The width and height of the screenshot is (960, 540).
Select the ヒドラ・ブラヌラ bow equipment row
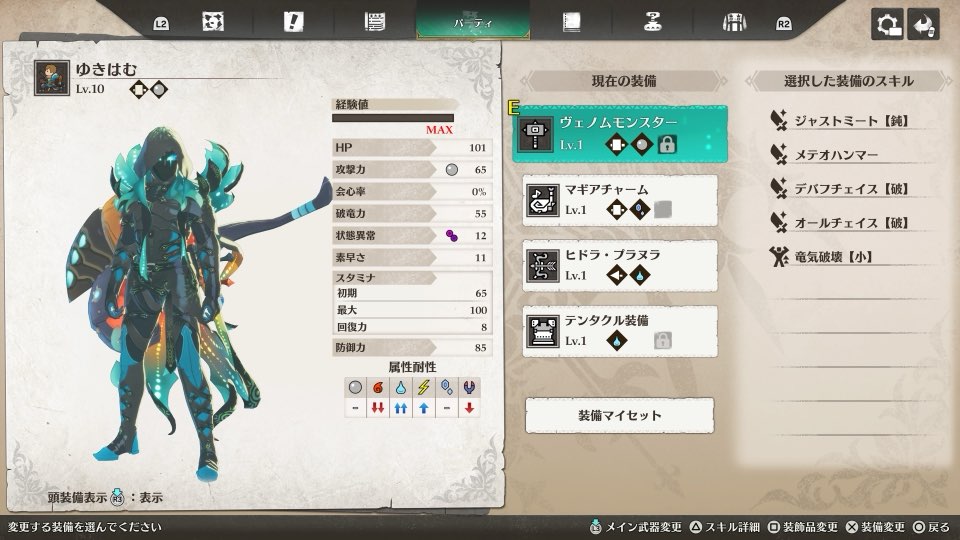[x=619, y=266]
